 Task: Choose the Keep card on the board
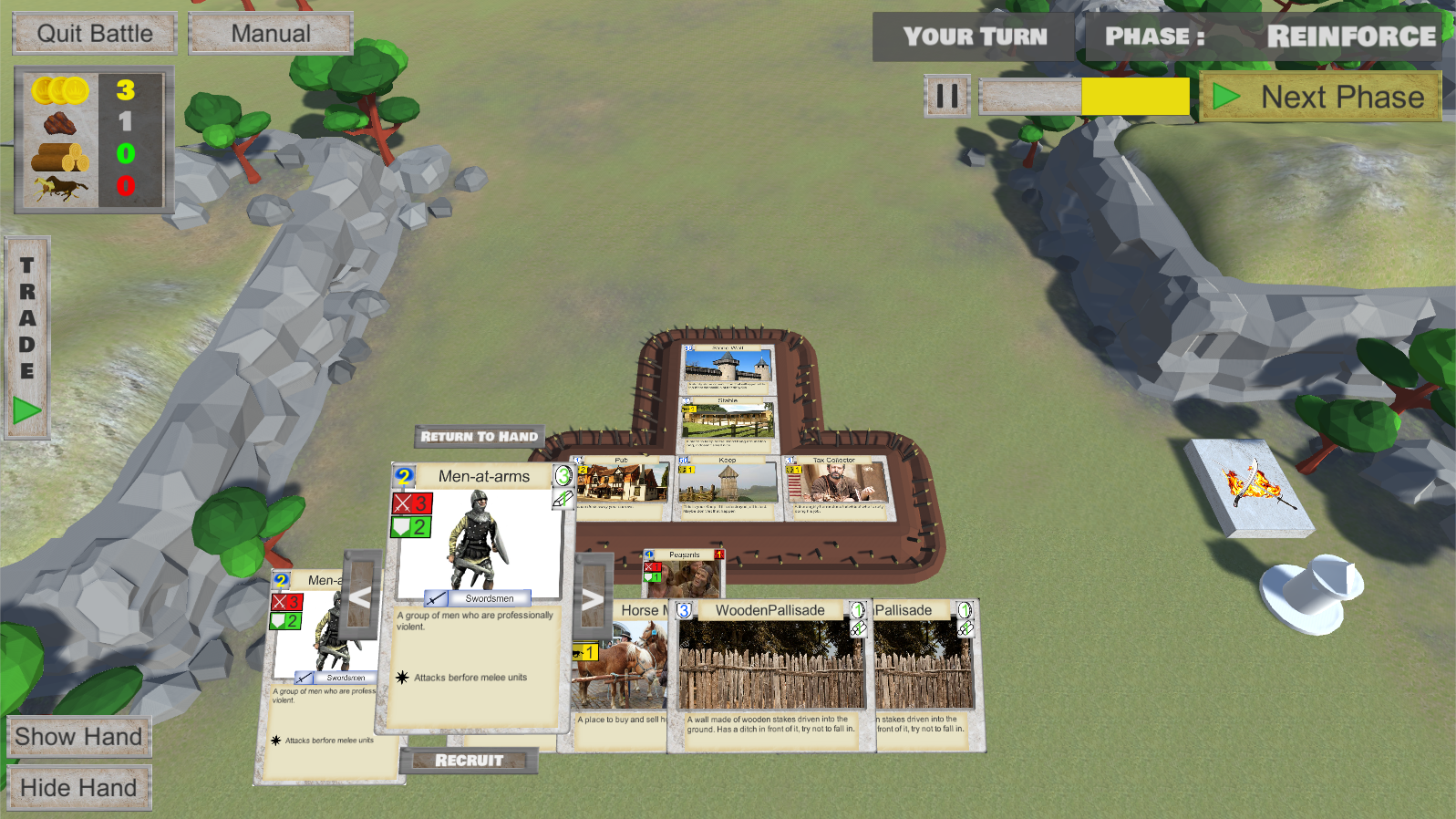point(727,488)
